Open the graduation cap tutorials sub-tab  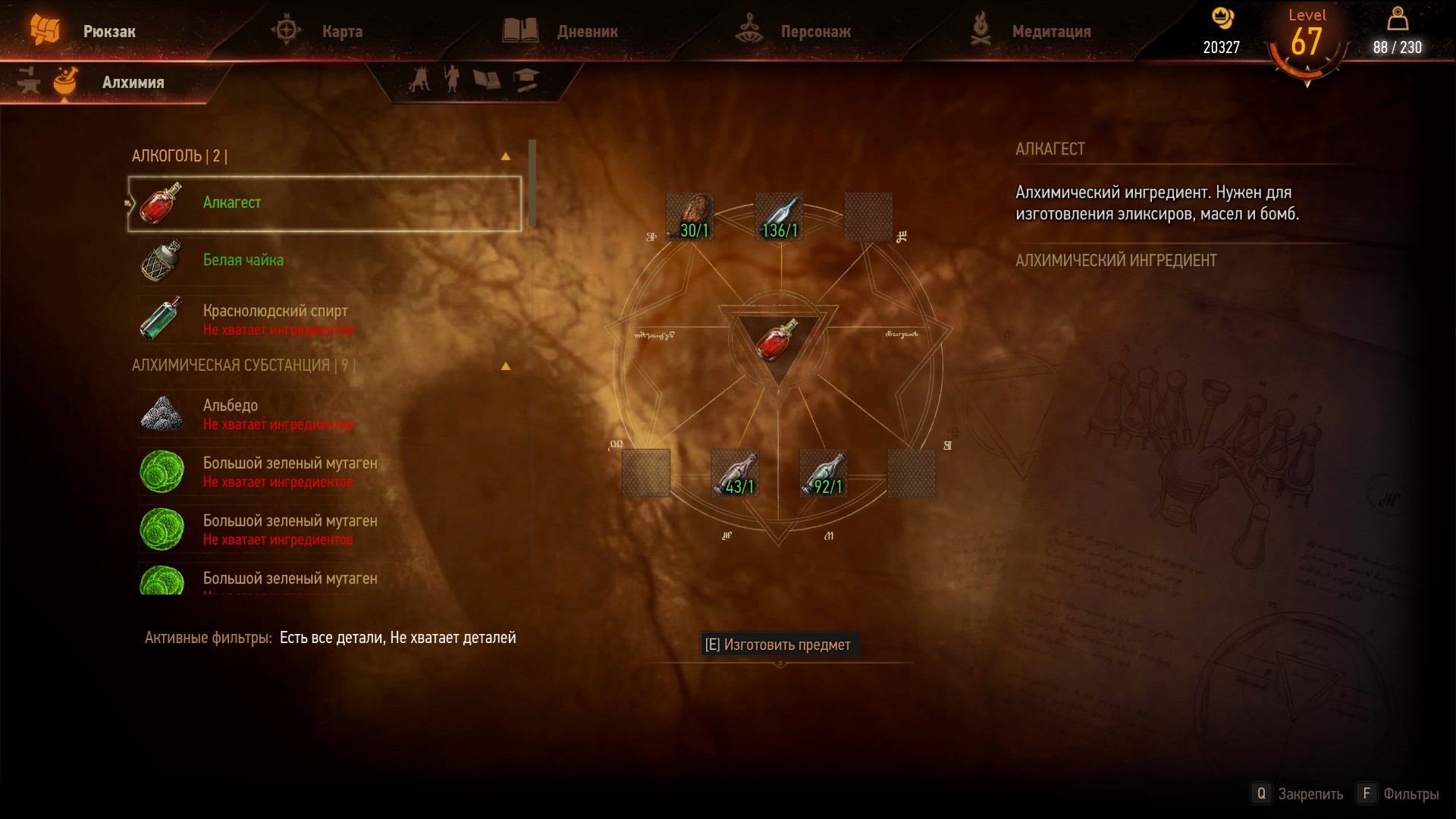coord(526,79)
